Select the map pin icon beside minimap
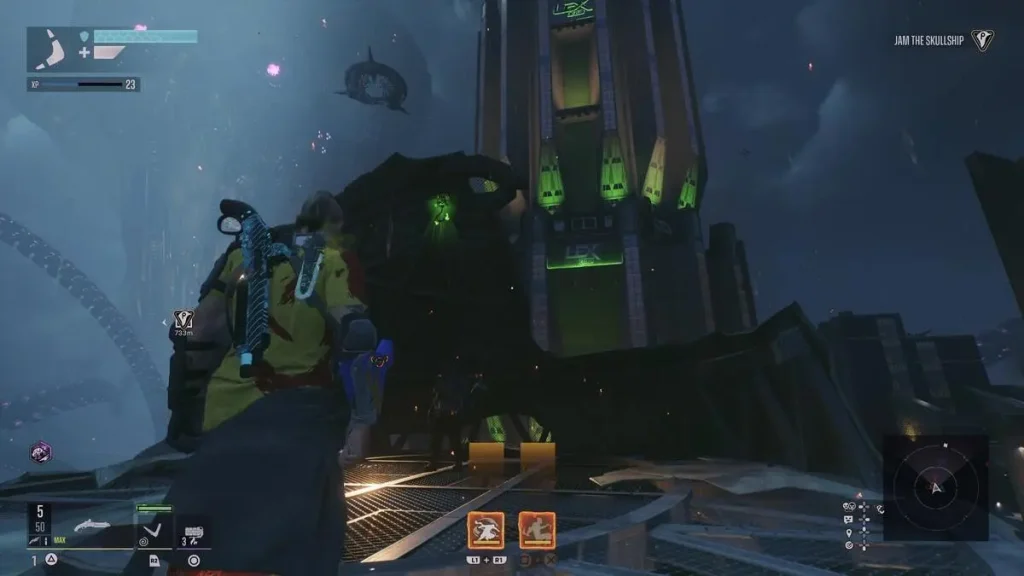The width and height of the screenshot is (1024, 576). coord(849,534)
